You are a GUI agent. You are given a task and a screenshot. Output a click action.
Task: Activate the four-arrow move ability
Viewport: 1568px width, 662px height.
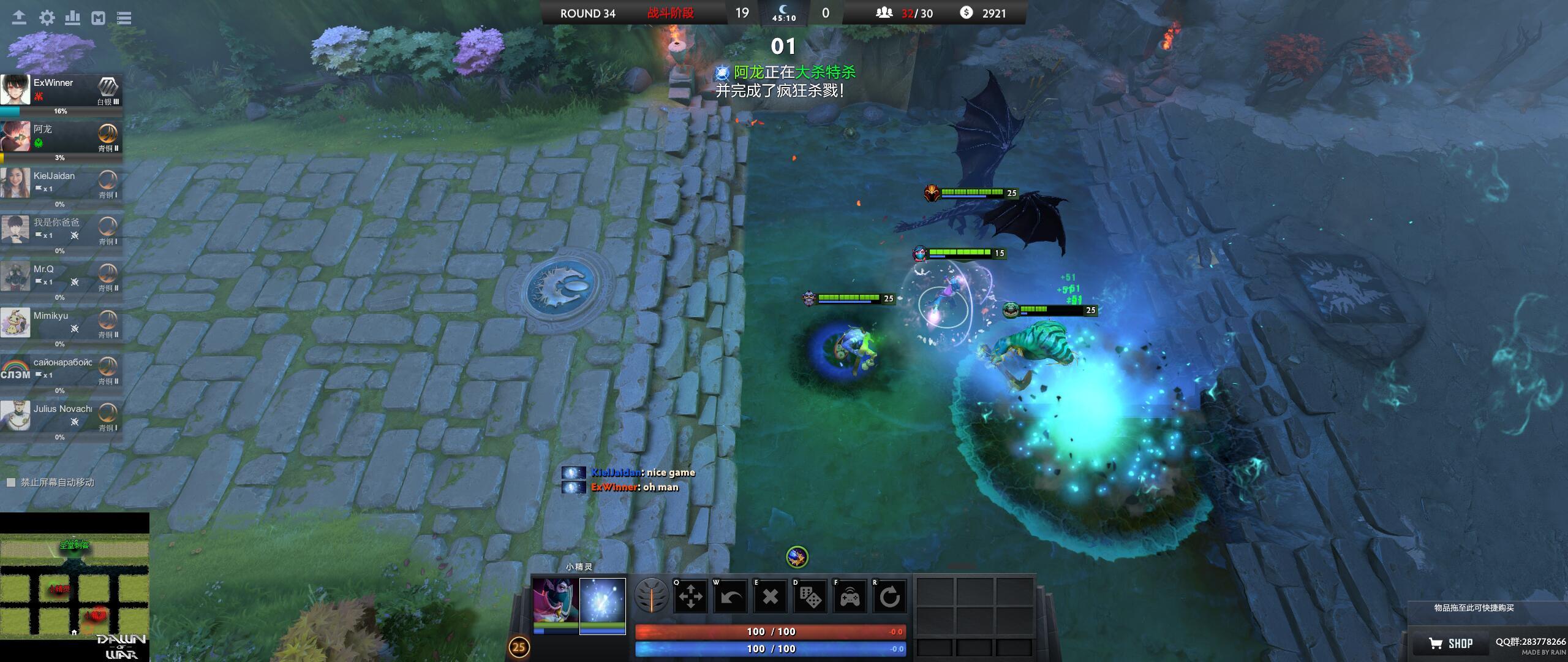point(691,596)
